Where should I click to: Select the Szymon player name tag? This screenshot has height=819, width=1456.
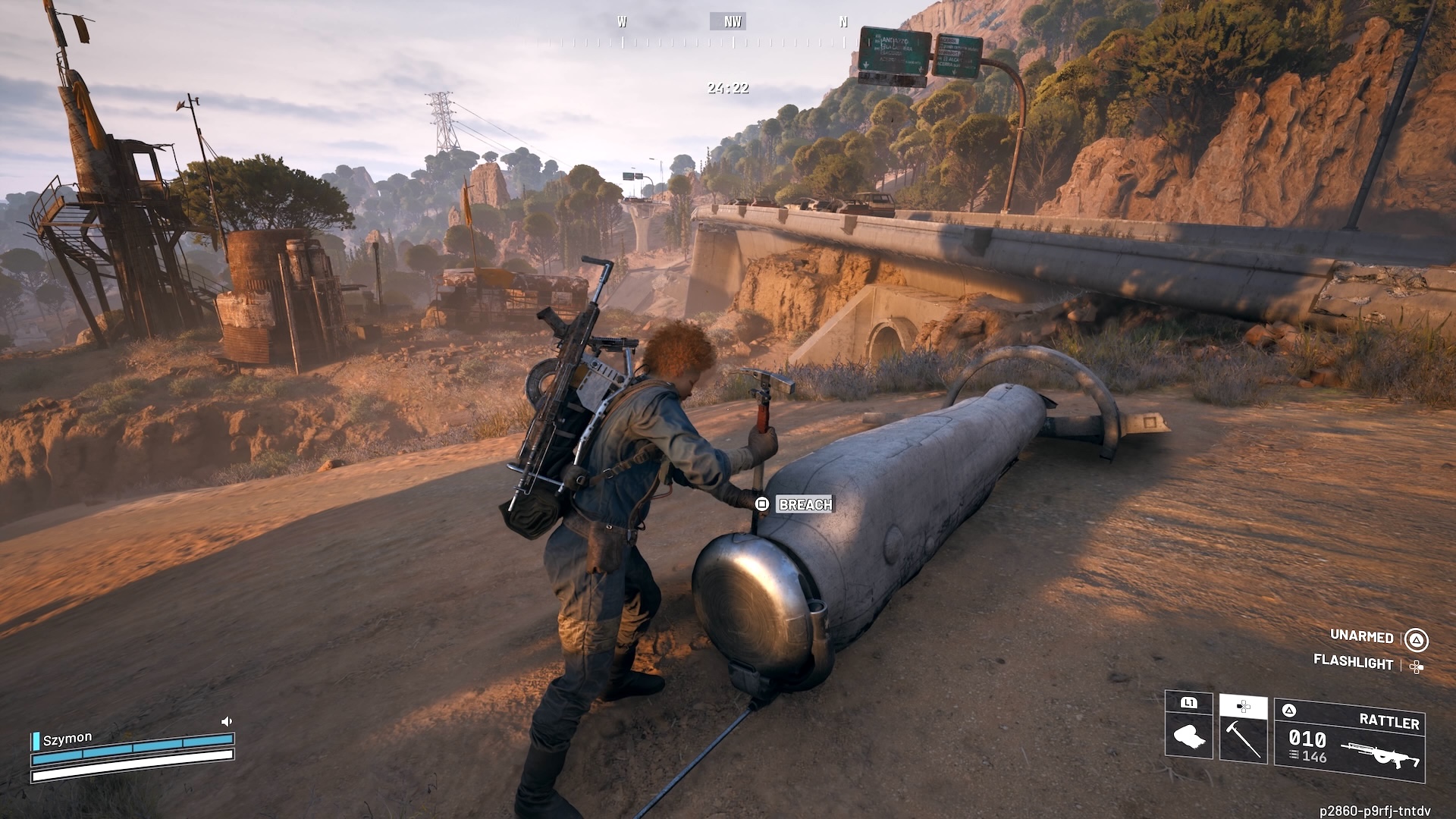[67, 738]
